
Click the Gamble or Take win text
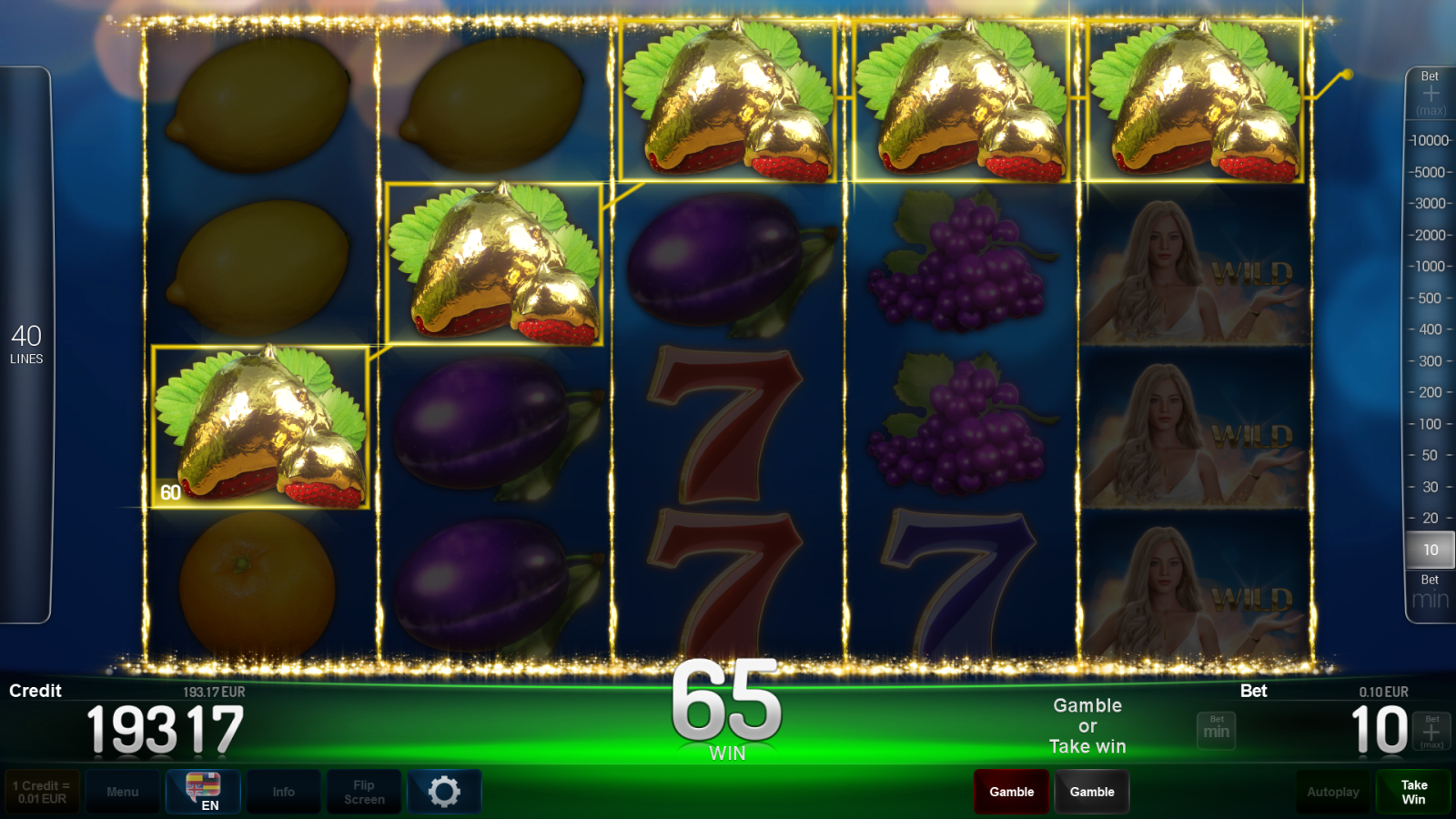tap(1087, 726)
